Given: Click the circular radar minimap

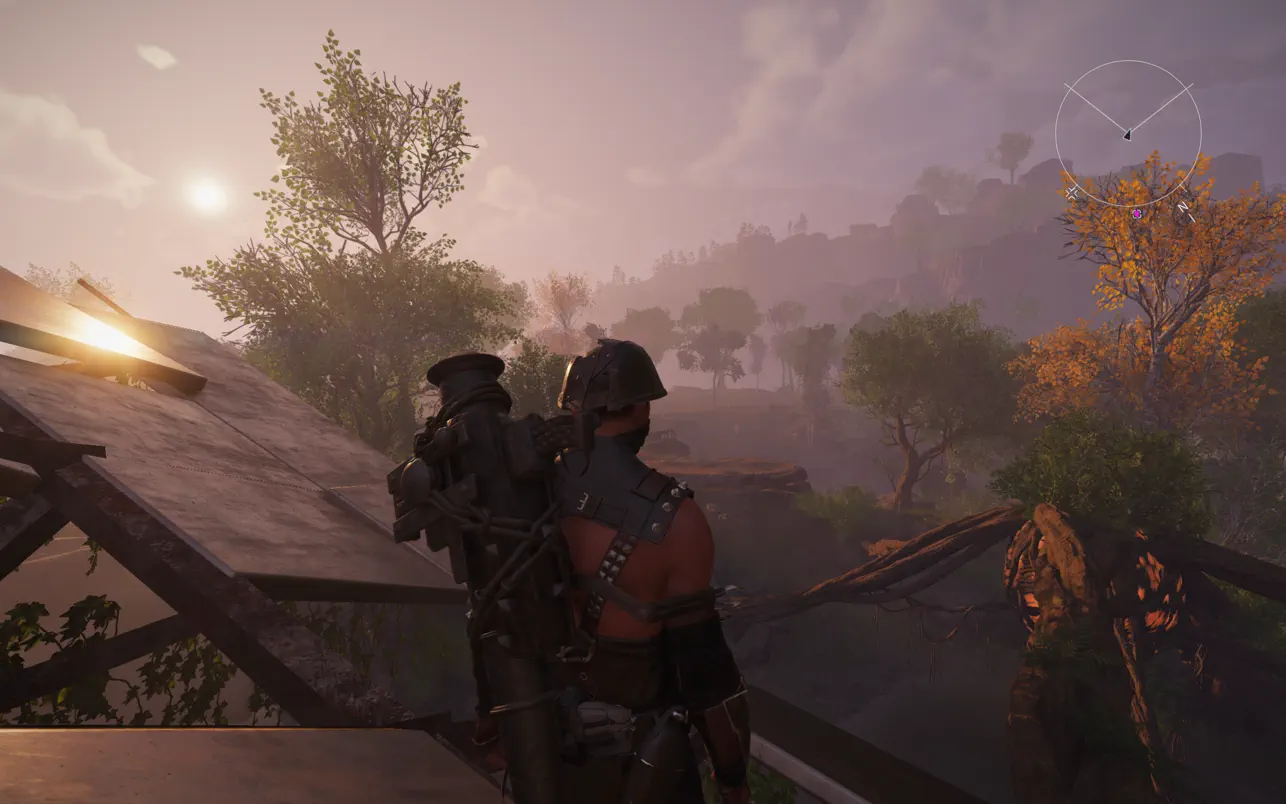Looking at the screenshot, I should tap(1128, 133).
